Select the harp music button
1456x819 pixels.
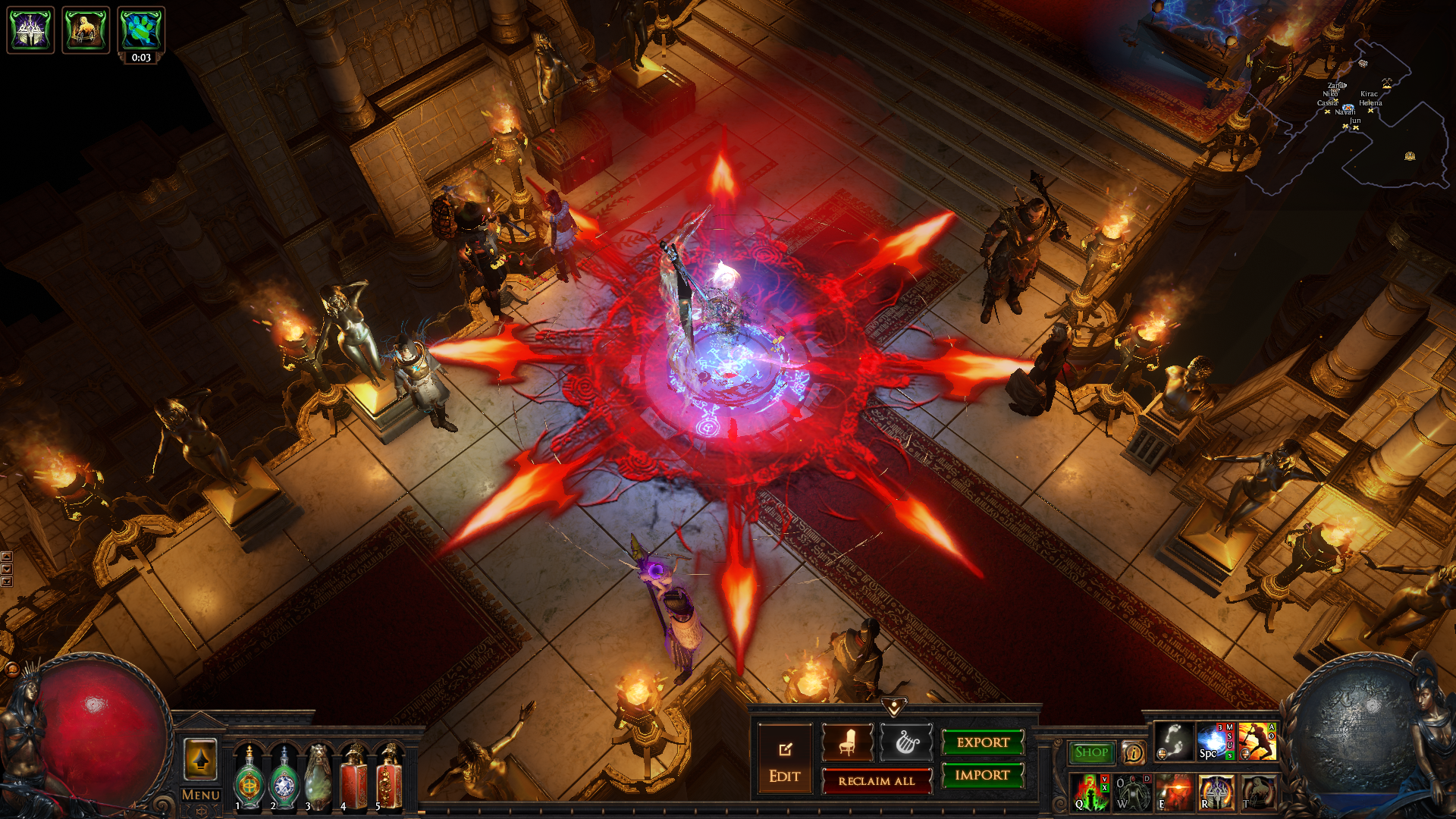tap(906, 742)
